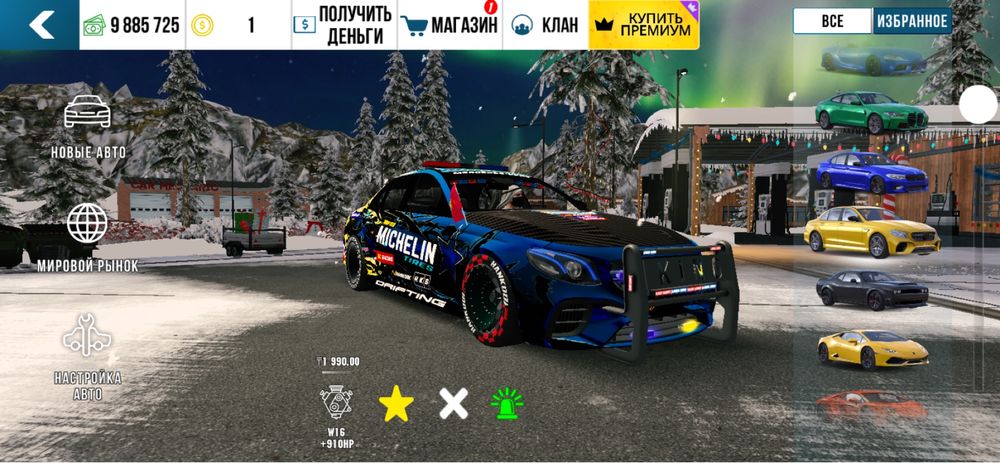The width and height of the screenshot is (1000, 463).
Task: Go back with the arrow button
Action: [x=40, y=25]
